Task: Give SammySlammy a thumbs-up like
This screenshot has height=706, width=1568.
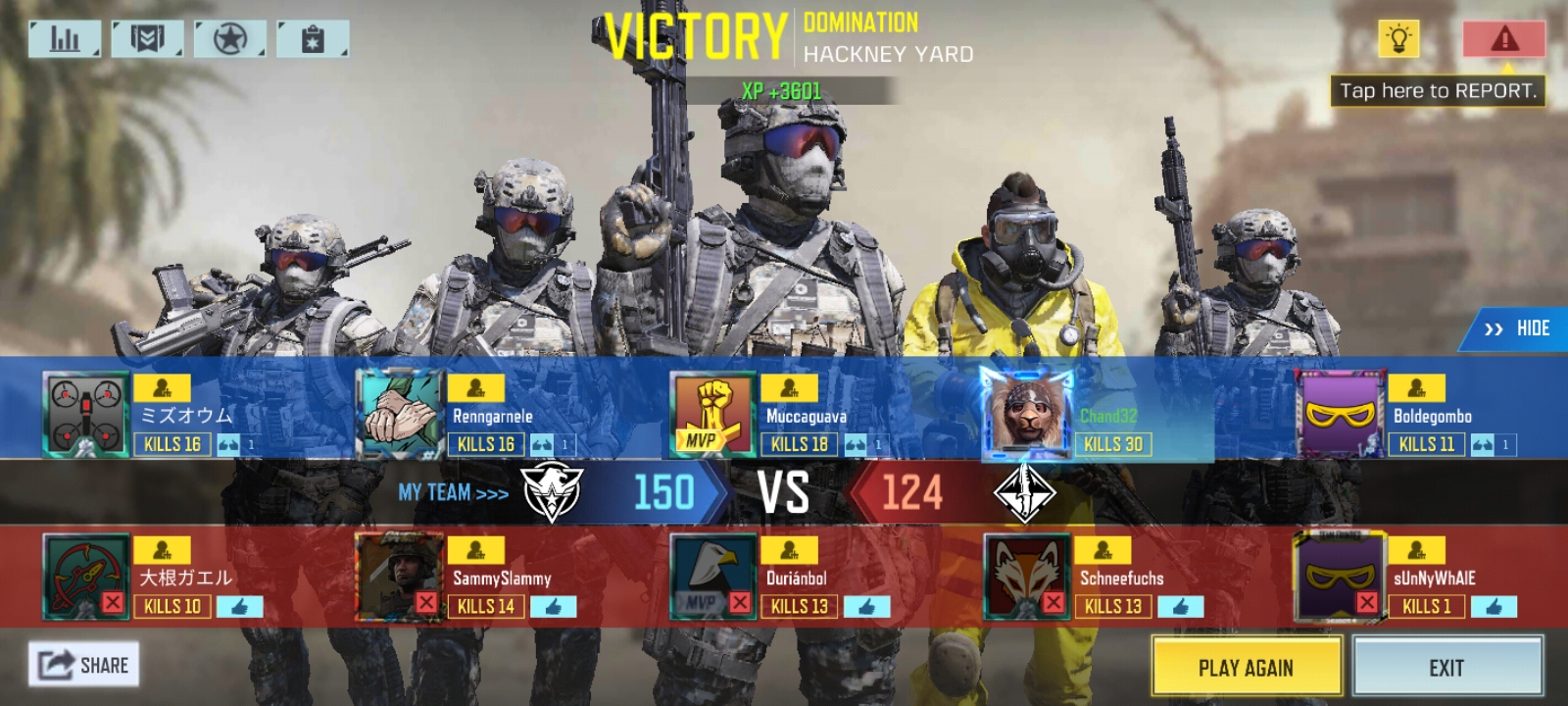Action: tap(553, 607)
